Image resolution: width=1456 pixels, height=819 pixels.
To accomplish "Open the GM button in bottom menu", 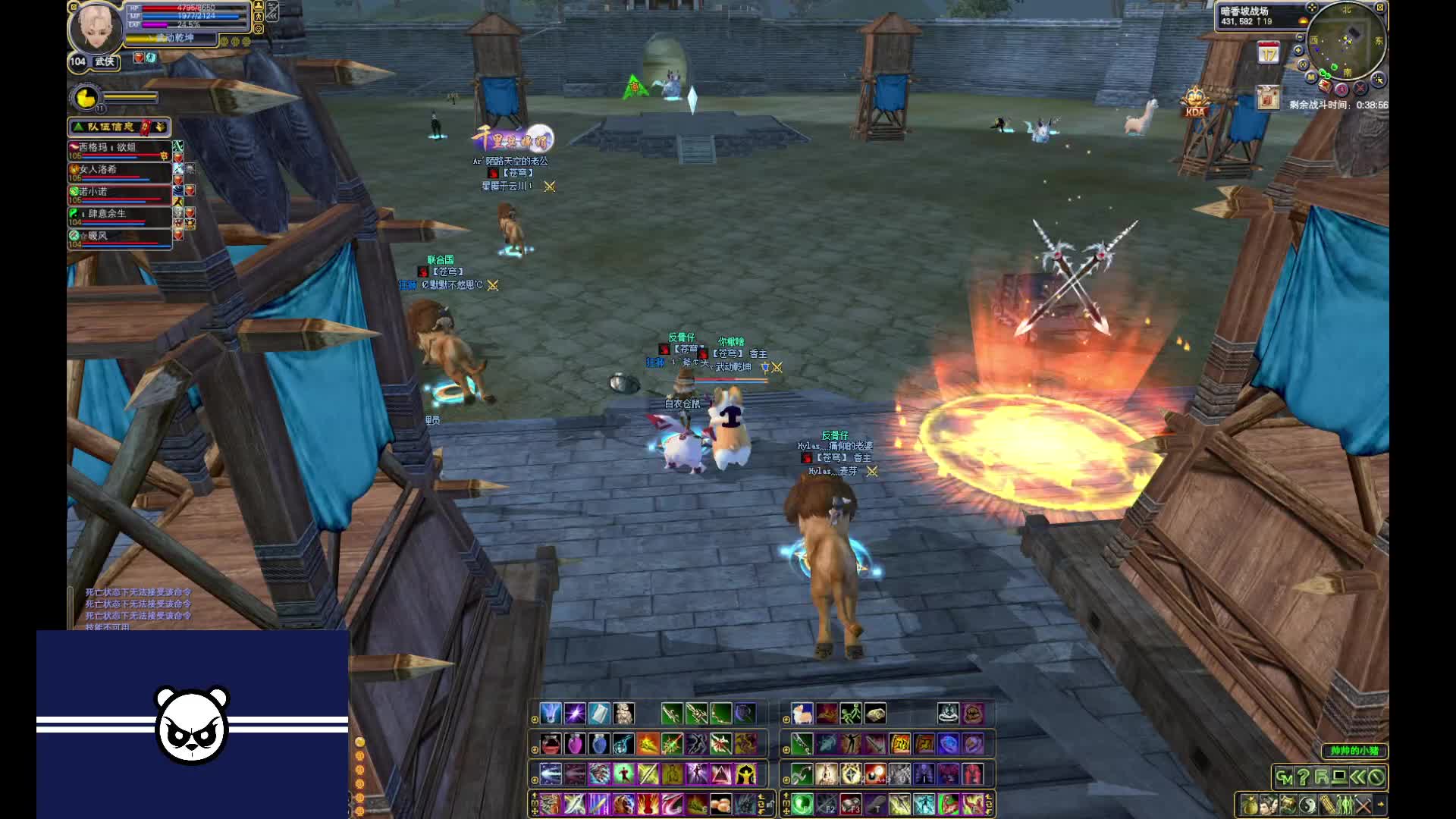I will [x=1283, y=777].
